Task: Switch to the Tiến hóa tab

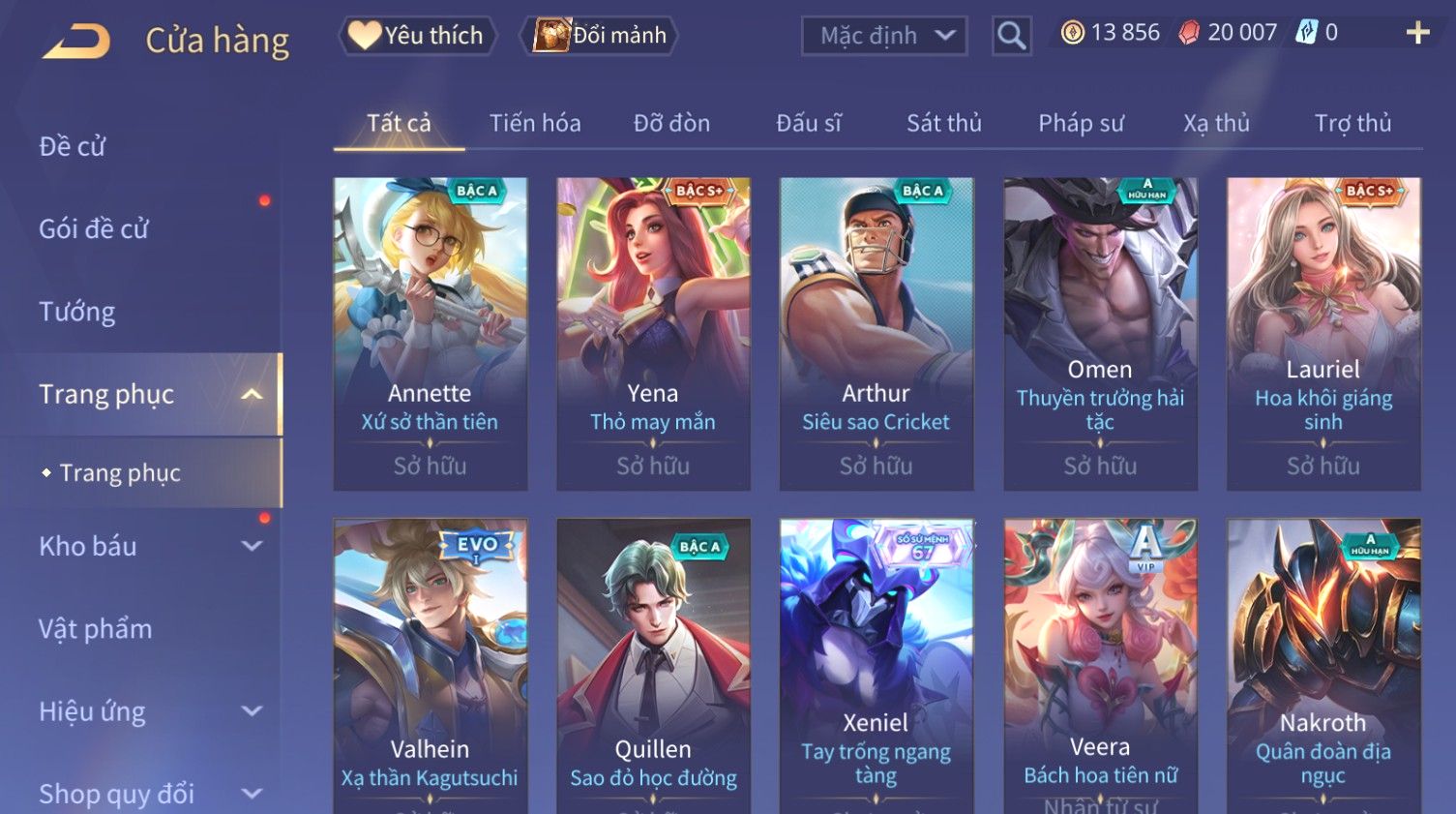Action: (535, 123)
